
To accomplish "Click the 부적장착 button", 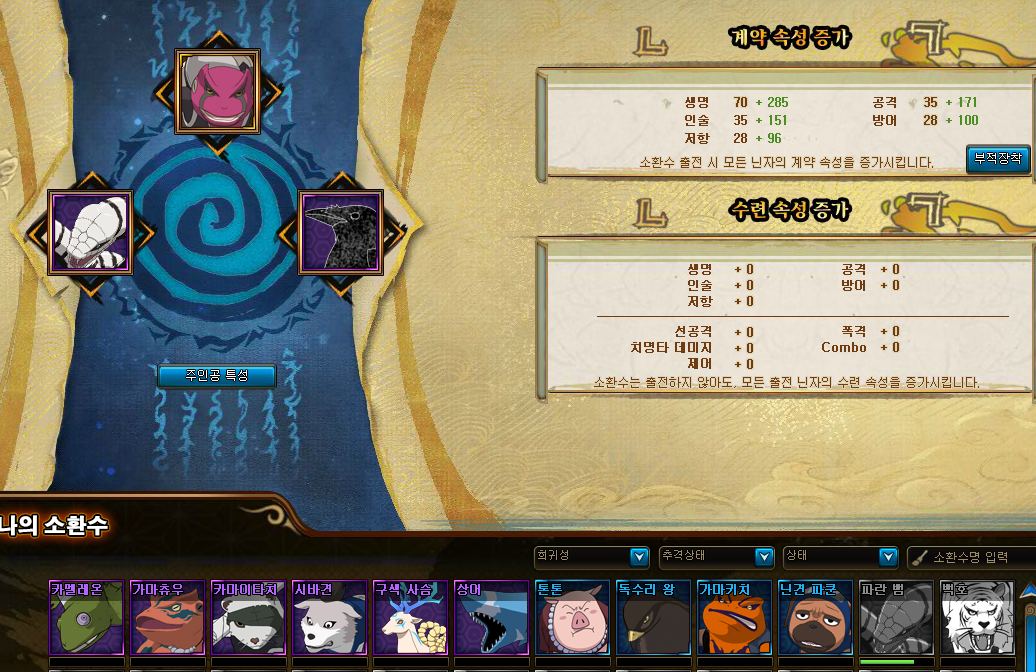I will [x=998, y=159].
